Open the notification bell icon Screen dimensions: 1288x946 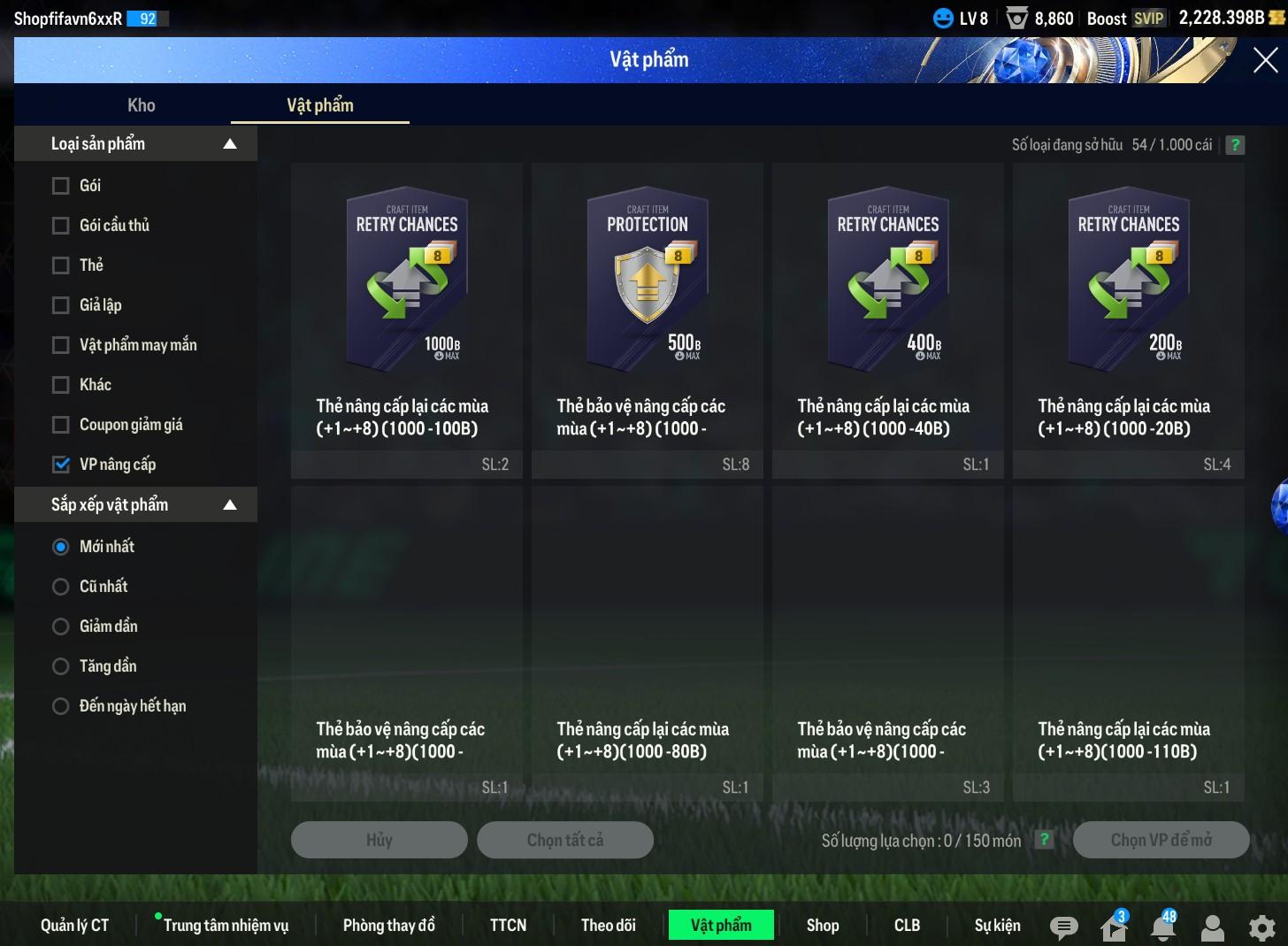pyautogui.click(x=1163, y=927)
